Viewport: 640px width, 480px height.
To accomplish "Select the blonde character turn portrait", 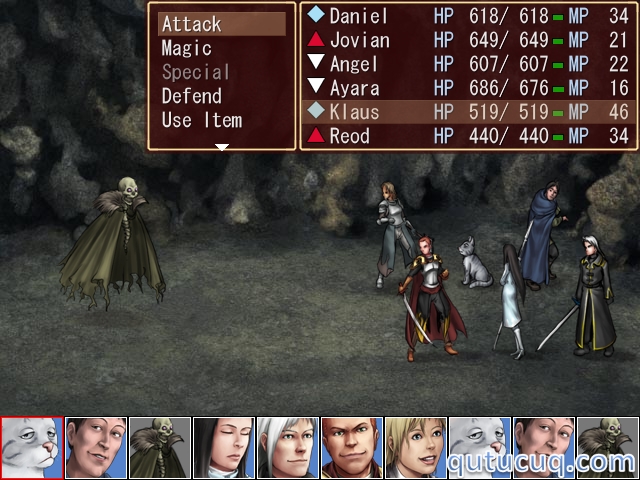I will tap(416, 448).
